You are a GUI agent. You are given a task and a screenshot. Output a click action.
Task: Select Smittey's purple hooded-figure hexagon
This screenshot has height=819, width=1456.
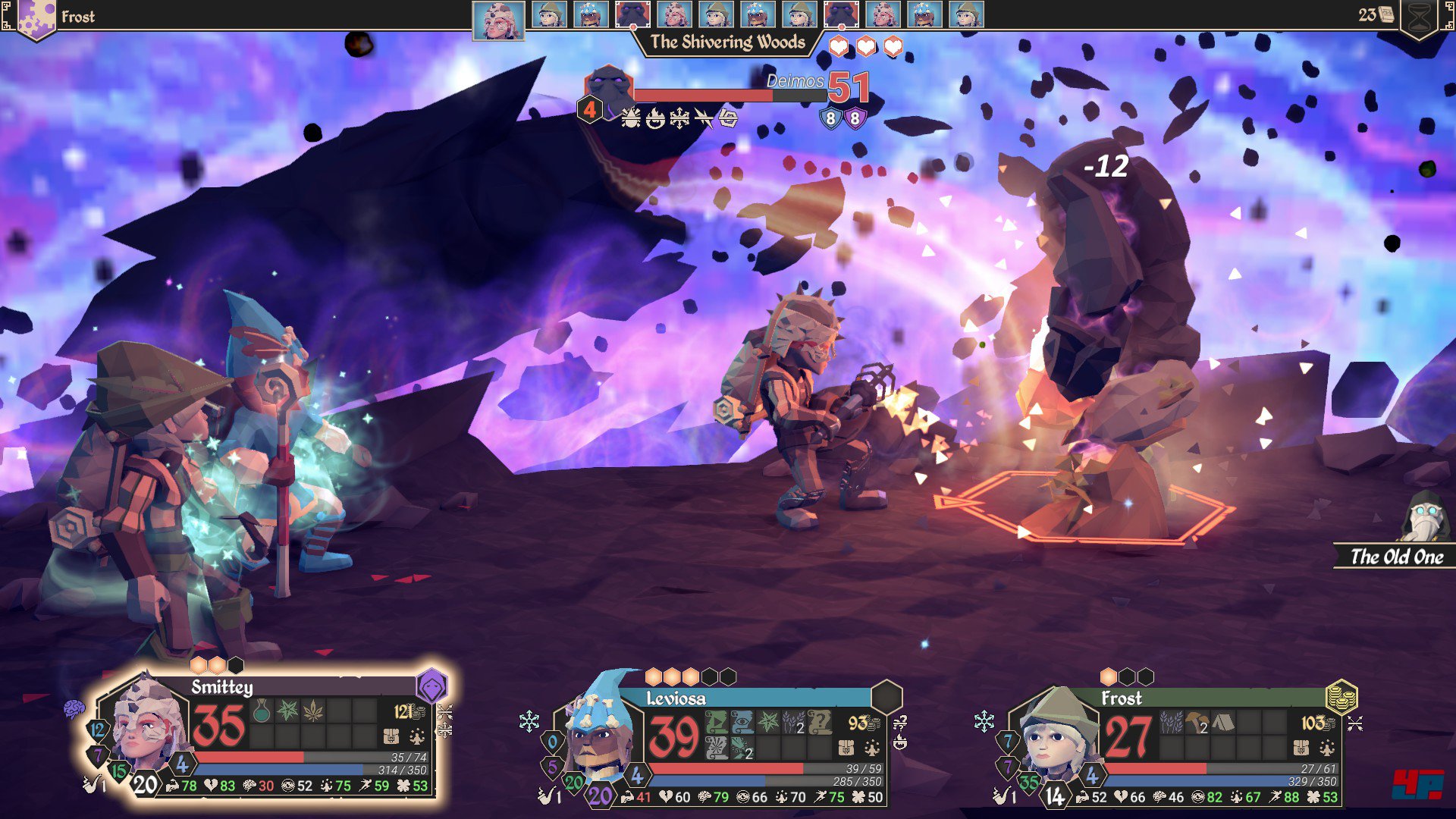click(431, 687)
